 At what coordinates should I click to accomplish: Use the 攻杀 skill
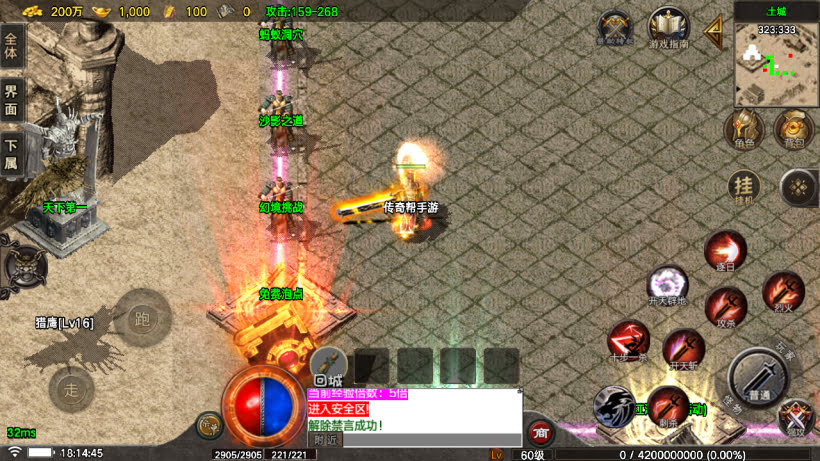(x=726, y=307)
